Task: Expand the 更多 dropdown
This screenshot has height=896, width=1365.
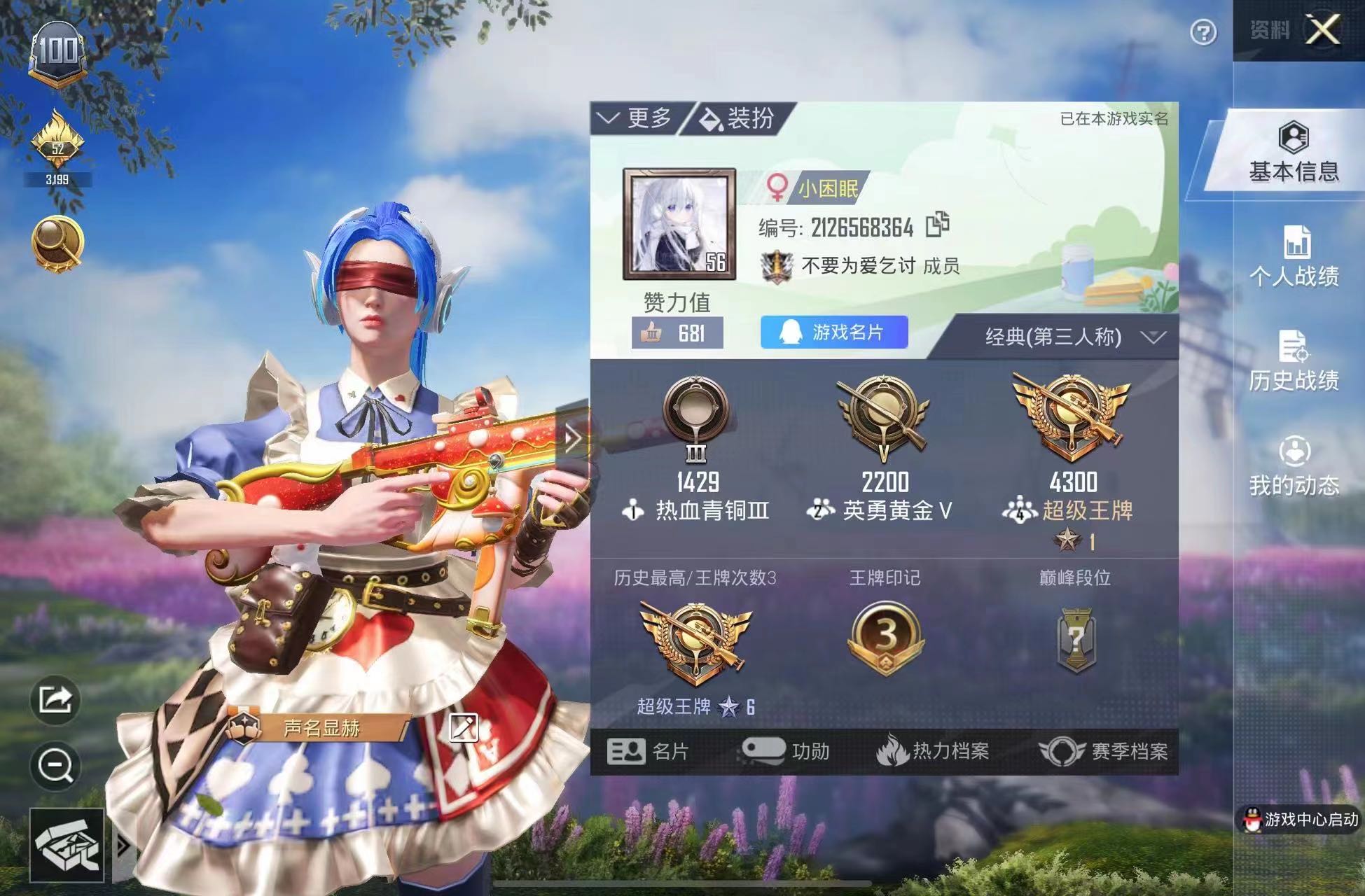Action: (637, 118)
